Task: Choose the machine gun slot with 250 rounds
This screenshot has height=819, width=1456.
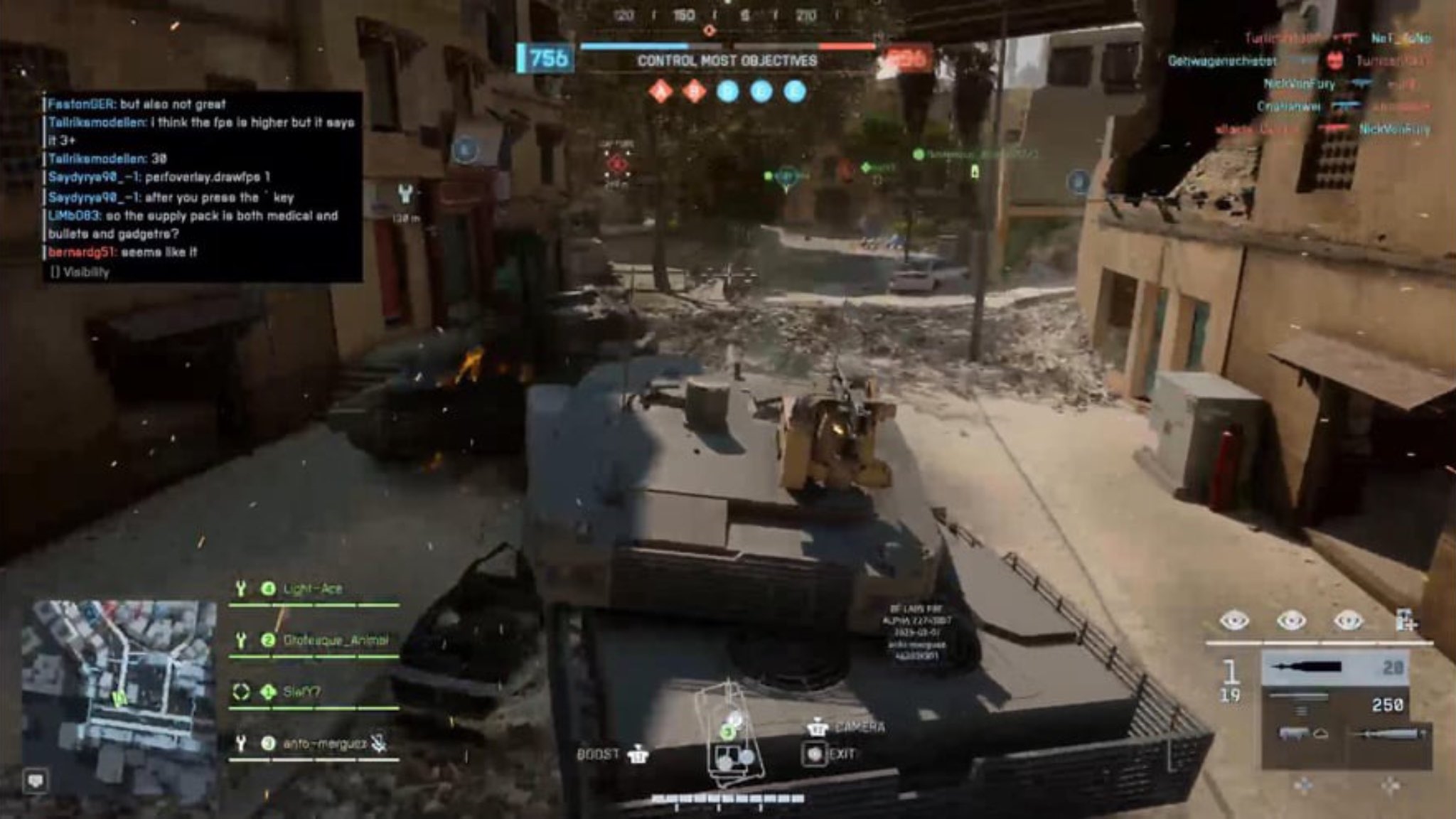Action: pos(1334,704)
